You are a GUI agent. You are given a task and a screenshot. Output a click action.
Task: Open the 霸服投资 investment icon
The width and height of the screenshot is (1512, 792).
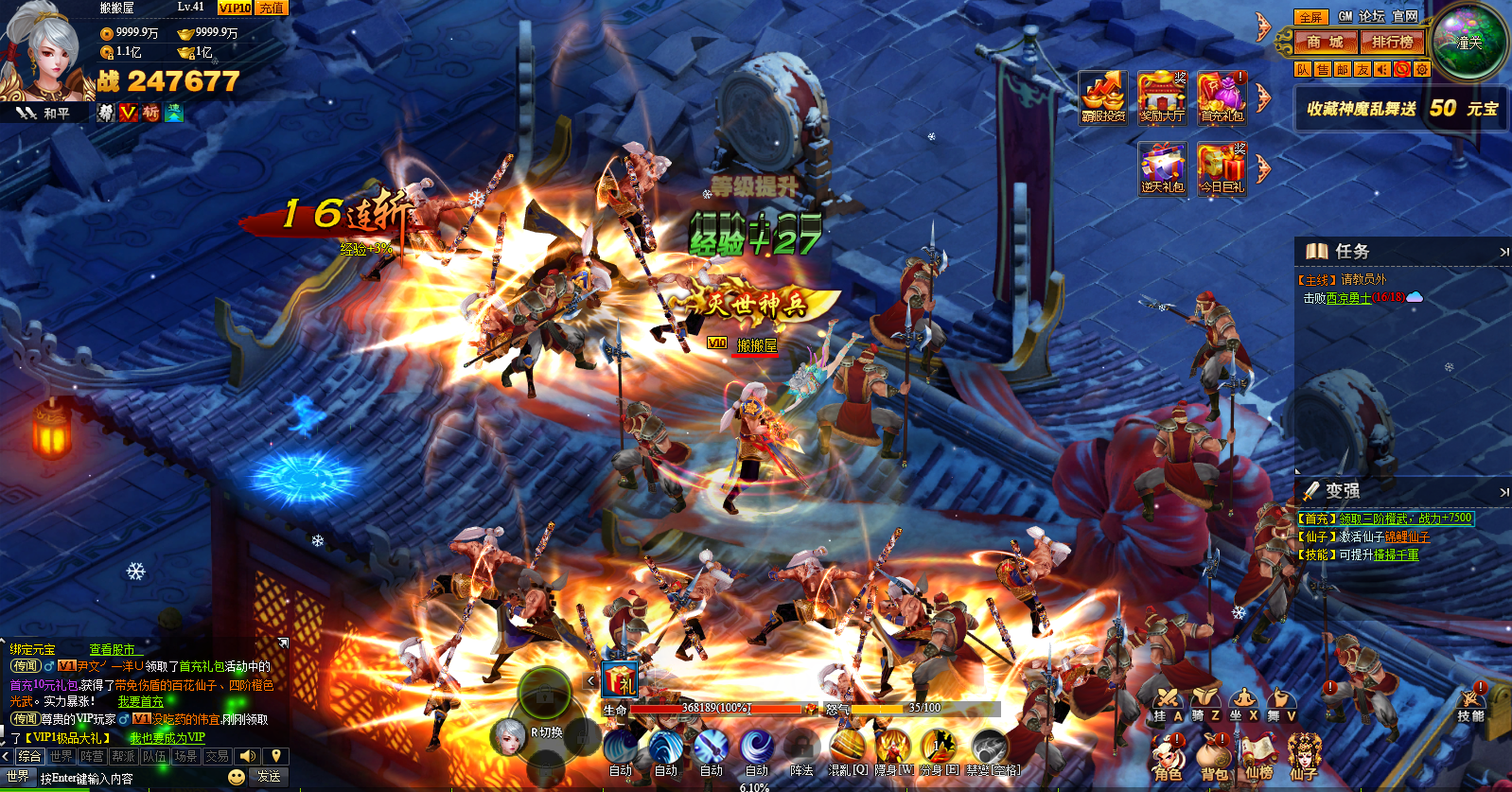(1103, 97)
